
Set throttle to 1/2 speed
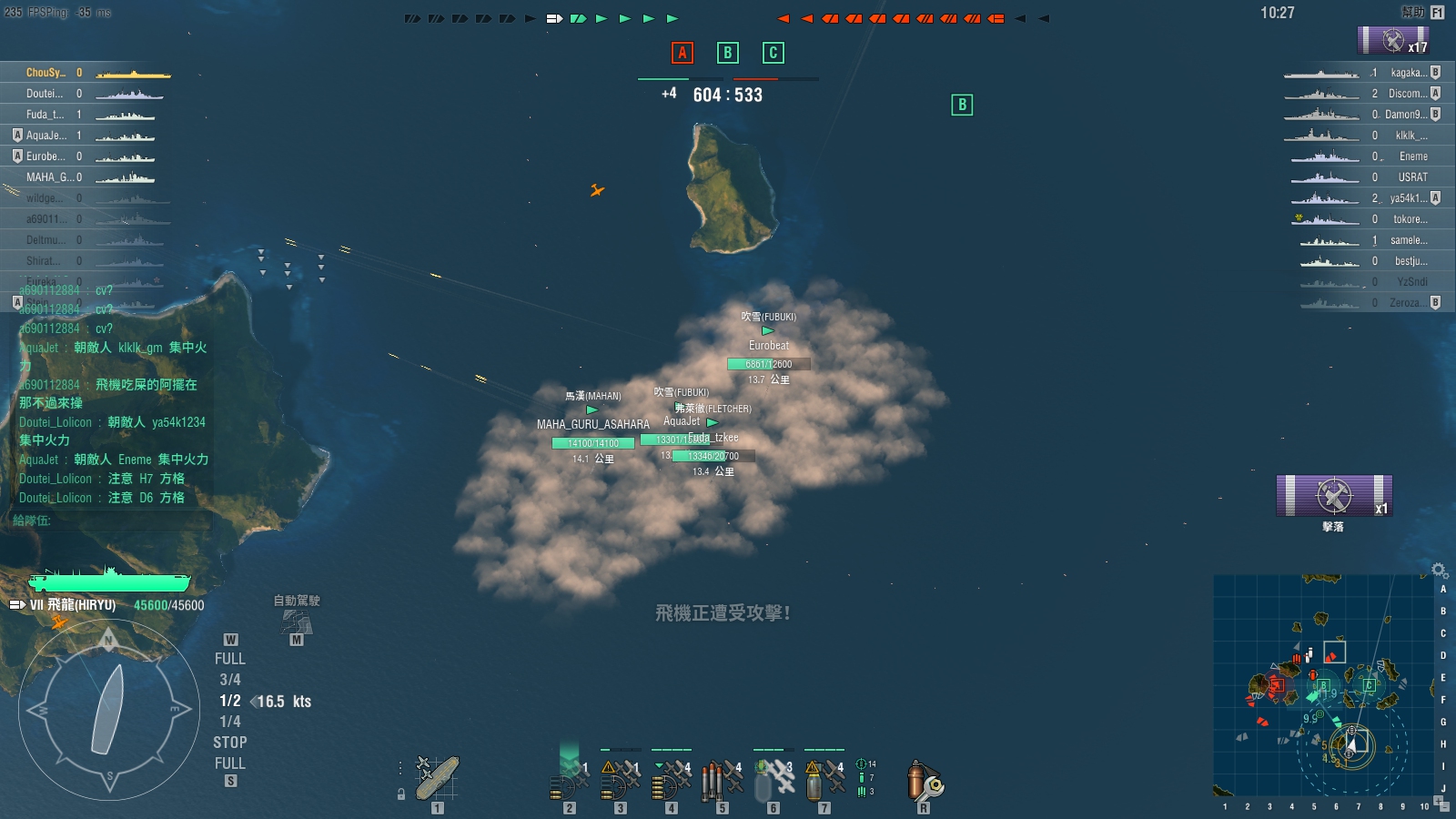[x=229, y=701]
